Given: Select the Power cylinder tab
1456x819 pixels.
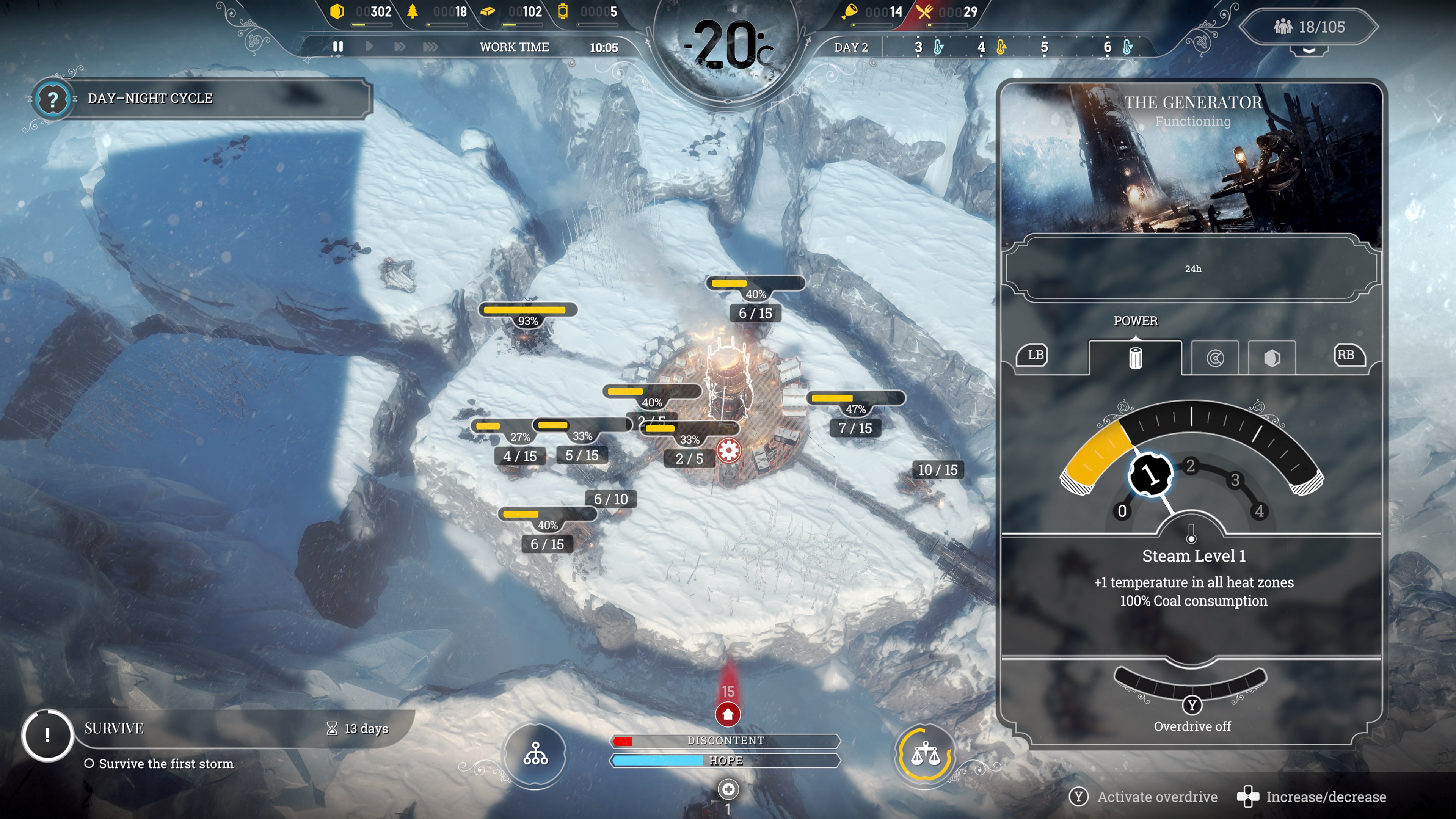Looking at the screenshot, I should [1135, 358].
